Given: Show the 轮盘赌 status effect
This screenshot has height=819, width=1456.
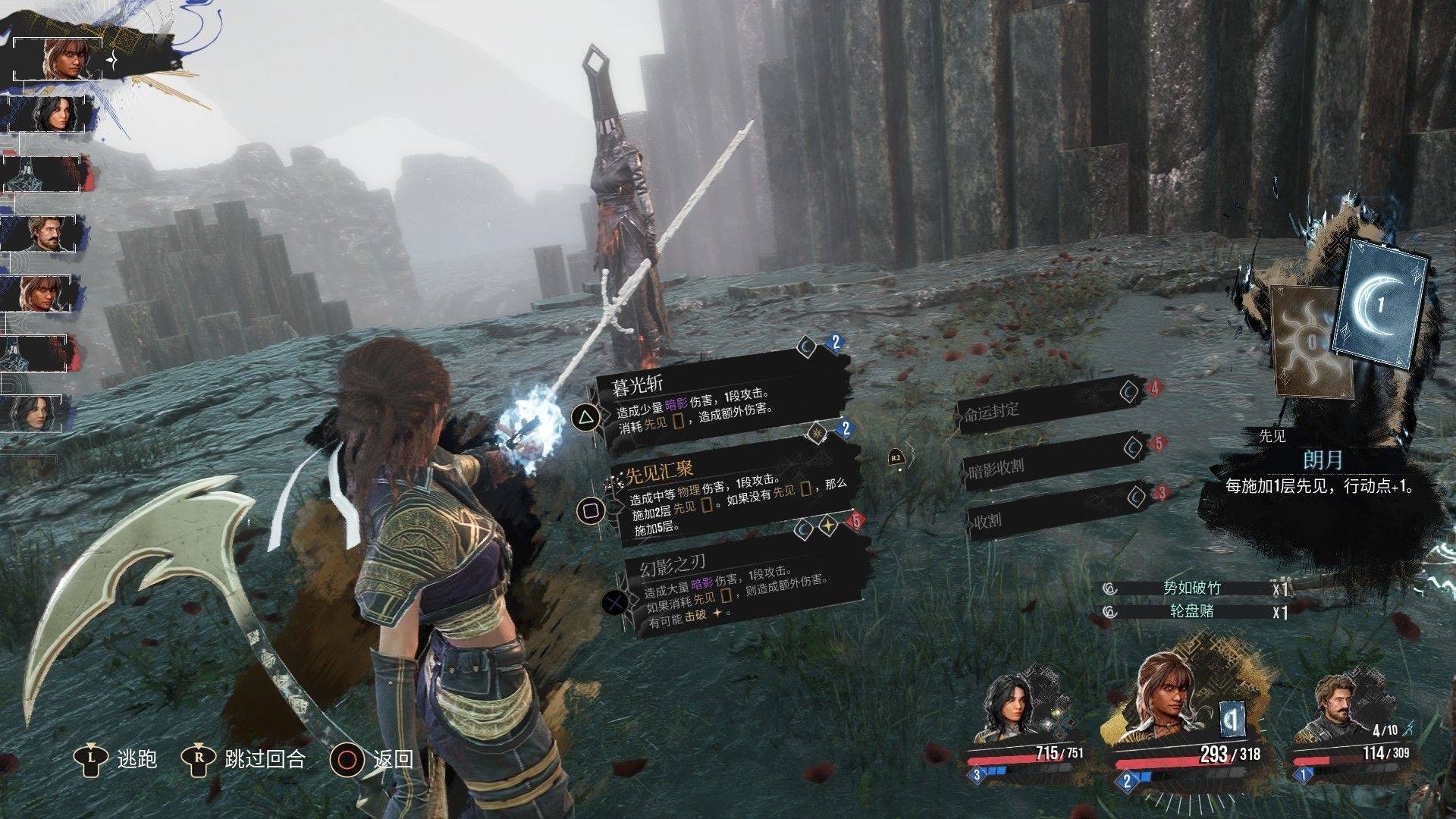Looking at the screenshot, I should [1193, 611].
